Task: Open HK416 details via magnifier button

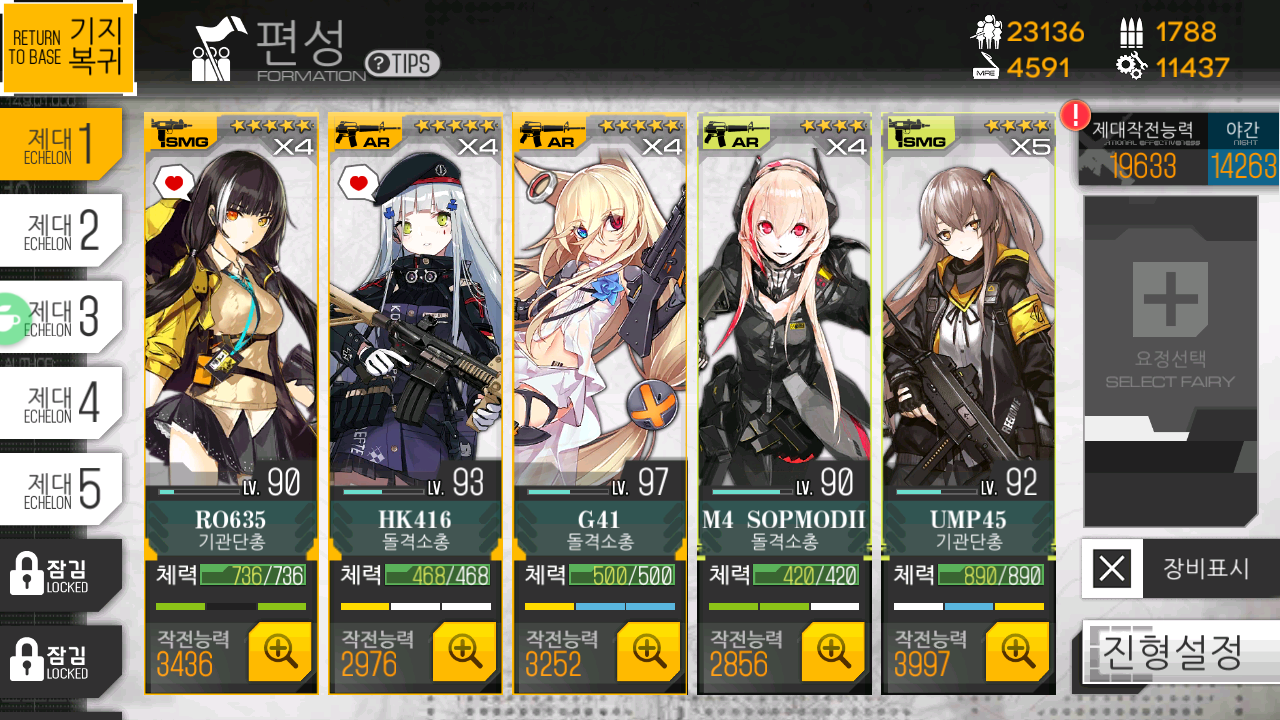Action: [464, 651]
